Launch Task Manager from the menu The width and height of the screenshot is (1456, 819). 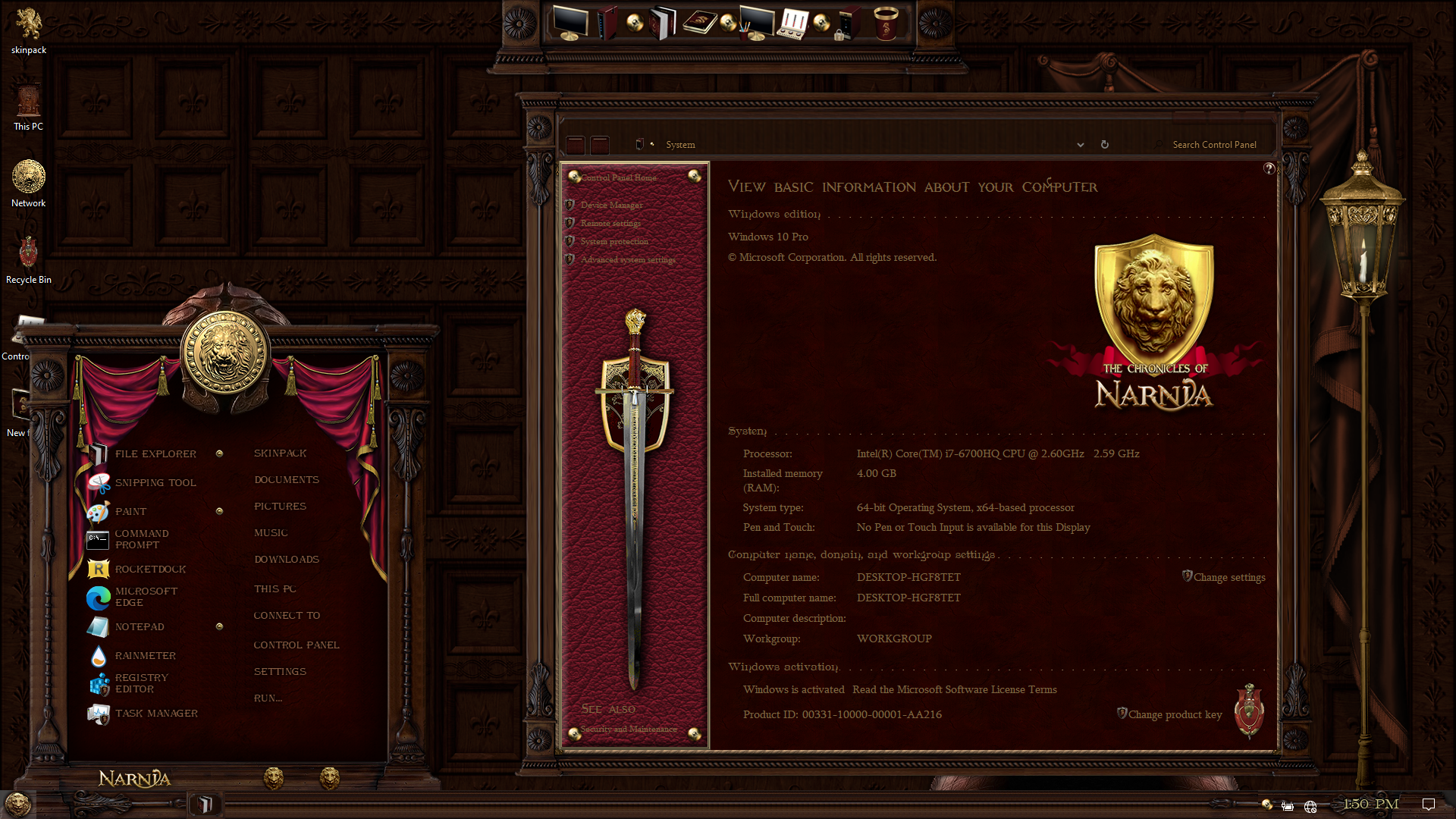coord(156,714)
